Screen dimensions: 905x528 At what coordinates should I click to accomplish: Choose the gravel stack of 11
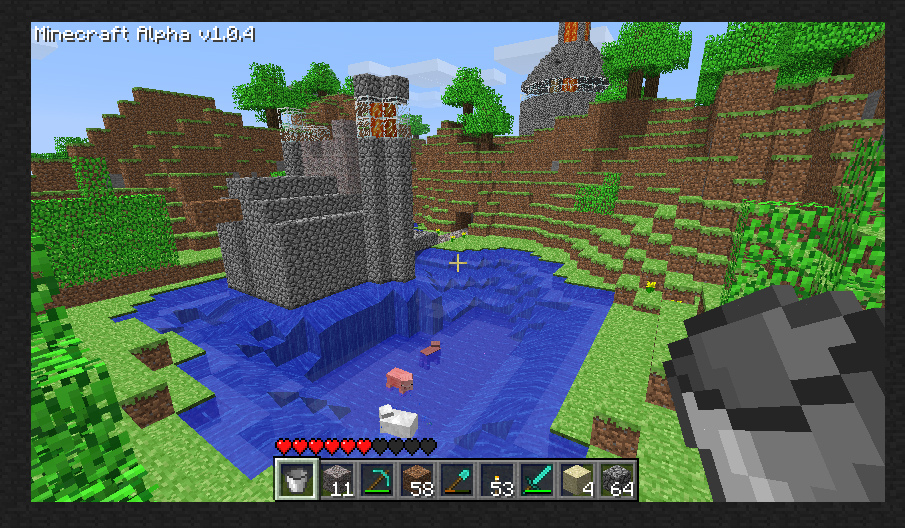tap(336, 480)
